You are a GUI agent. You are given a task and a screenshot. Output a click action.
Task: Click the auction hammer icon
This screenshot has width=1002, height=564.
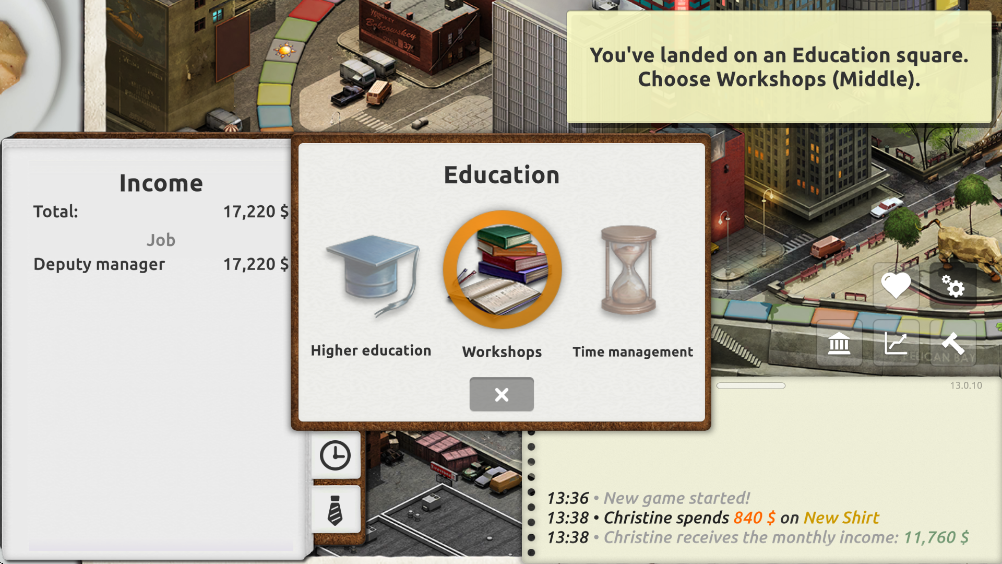click(x=953, y=344)
